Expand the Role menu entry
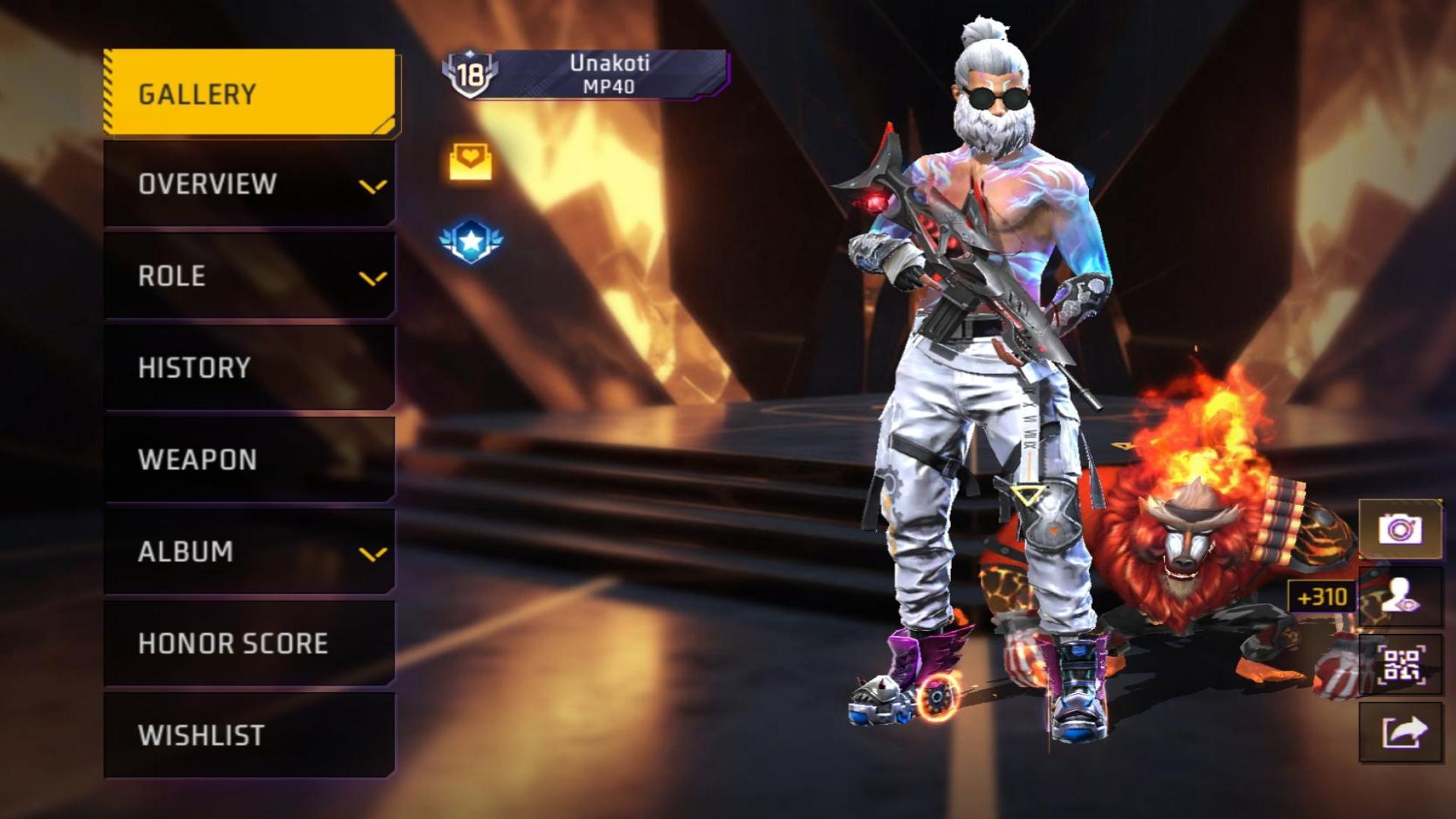 pos(249,276)
